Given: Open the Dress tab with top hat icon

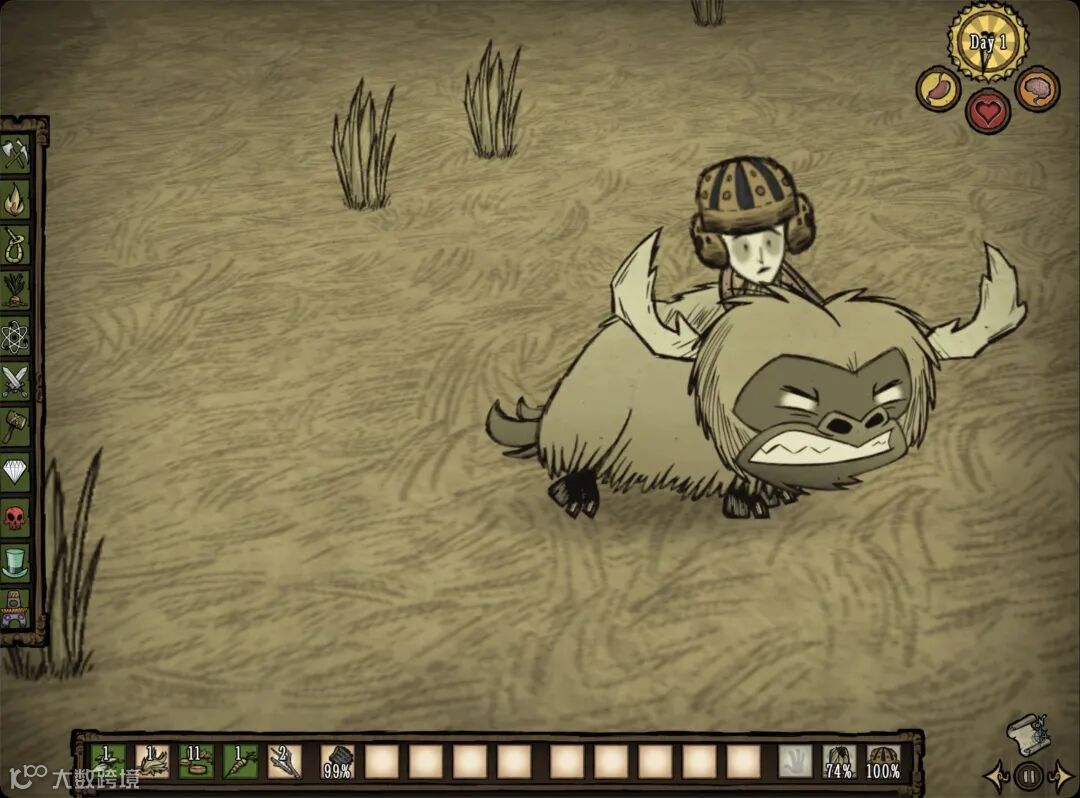Looking at the screenshot, I should click(x=16, y=560).
